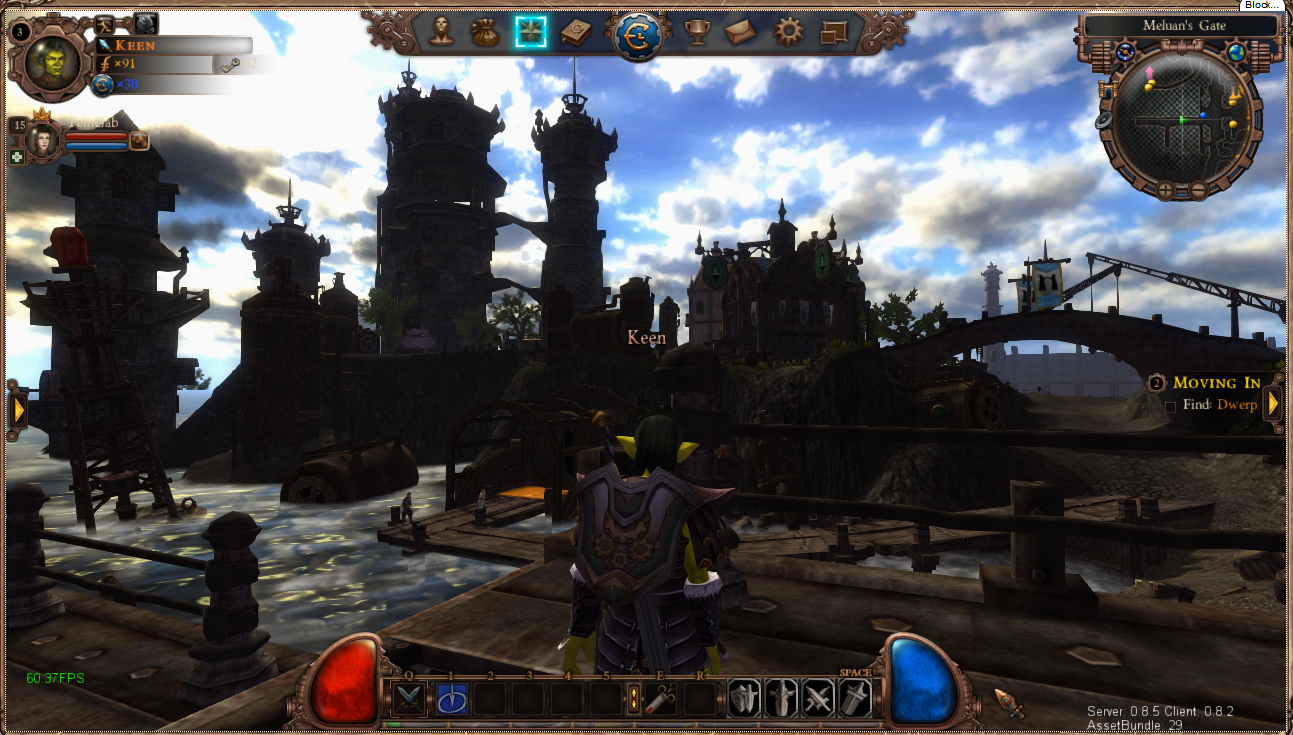Toggle the Moving In quest checkbox
This screenshot has width=1293, height=735.
pyautogui.click(x=1170, y=406)
